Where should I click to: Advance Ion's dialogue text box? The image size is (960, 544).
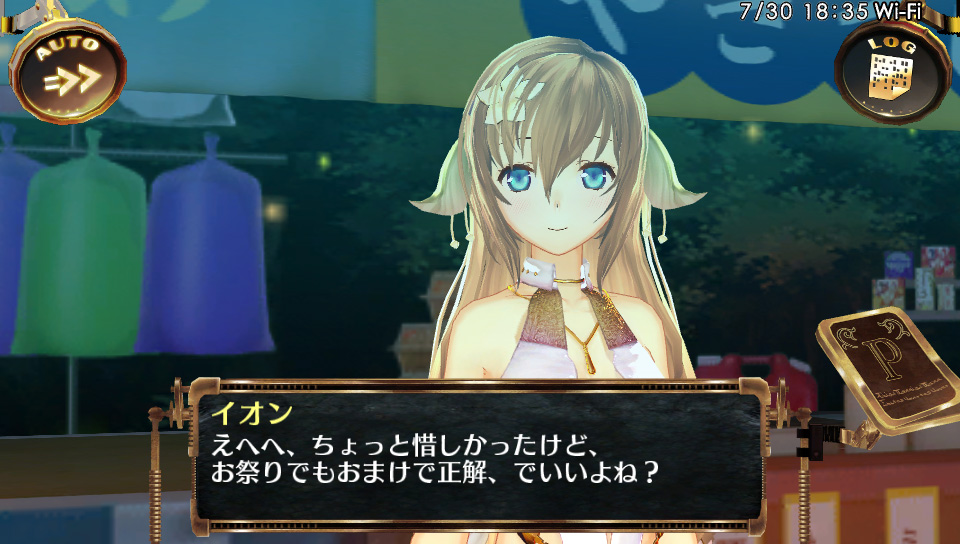tap(478, 453)
